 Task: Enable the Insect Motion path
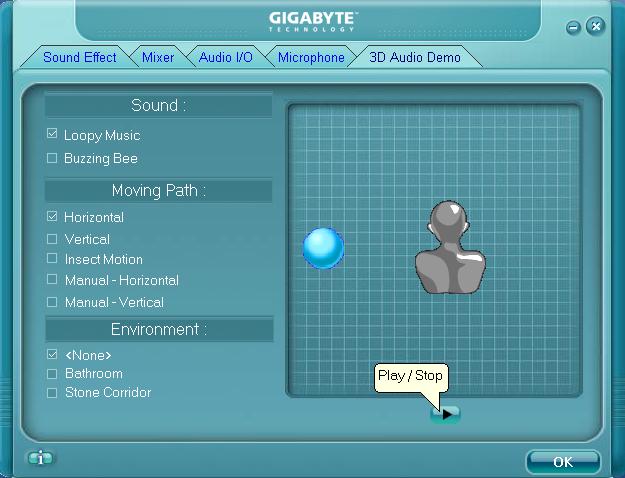(52, 260)
